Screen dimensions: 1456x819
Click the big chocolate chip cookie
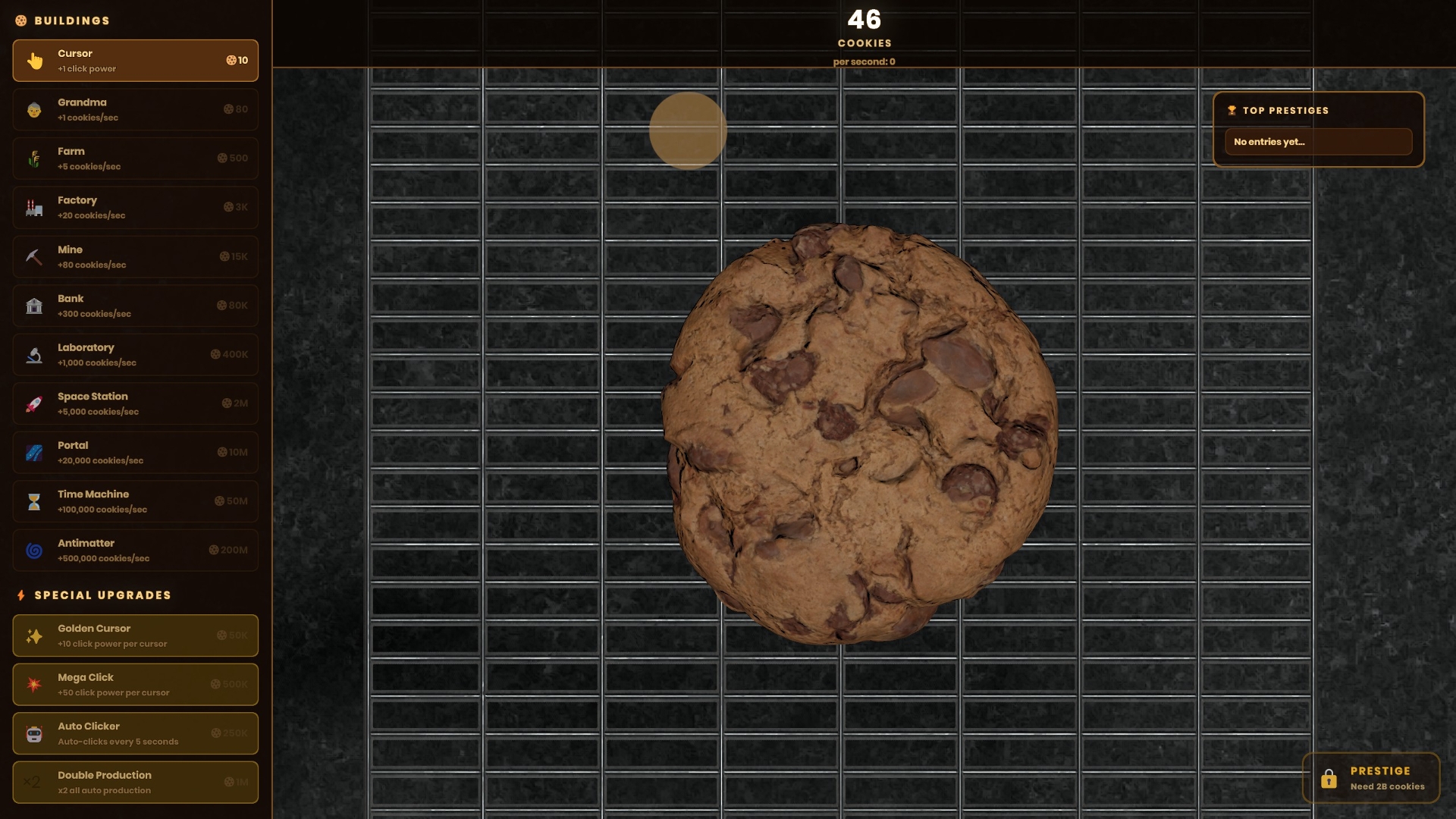[x=859, y=434]
